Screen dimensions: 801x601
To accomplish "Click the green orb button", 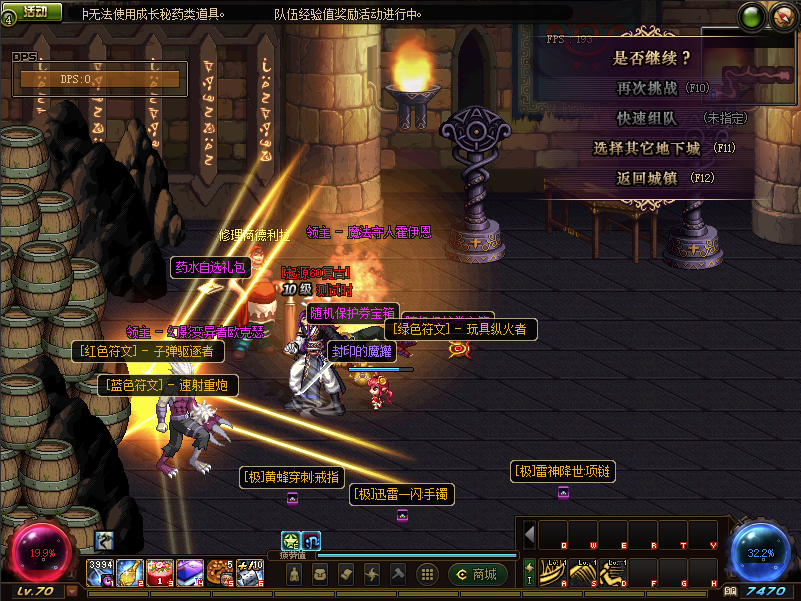I will click(752, 17).
